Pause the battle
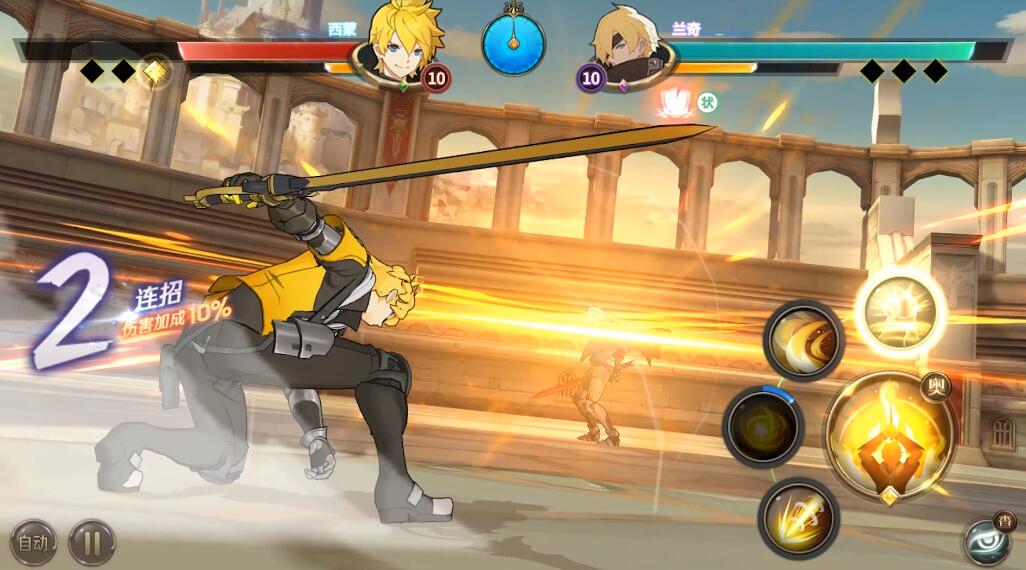Viewport: 1026px width, 570px height. tap(91, 543)
